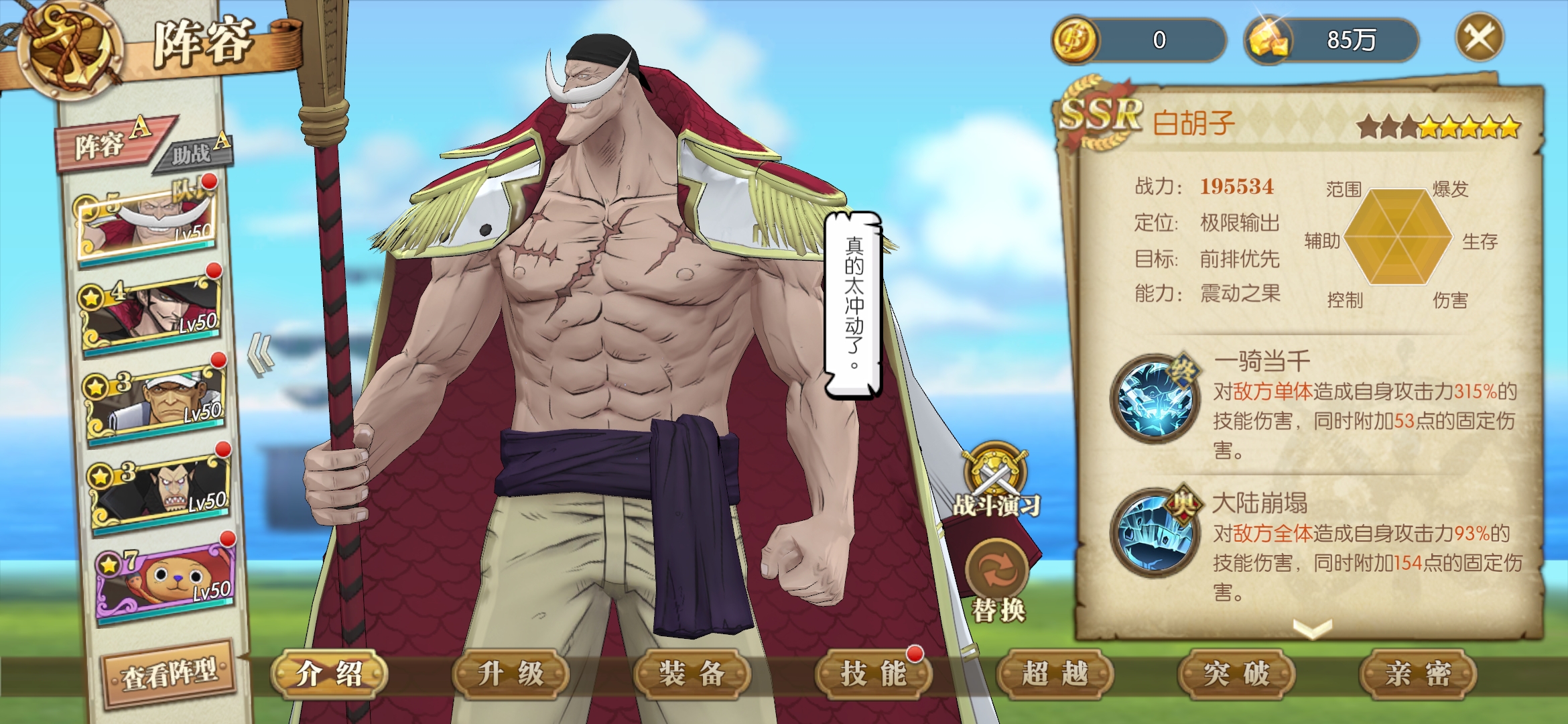Pick the black-haired shark-toothed character card
This screenshot has height=724, width=1568.
(x=160, y=491)
